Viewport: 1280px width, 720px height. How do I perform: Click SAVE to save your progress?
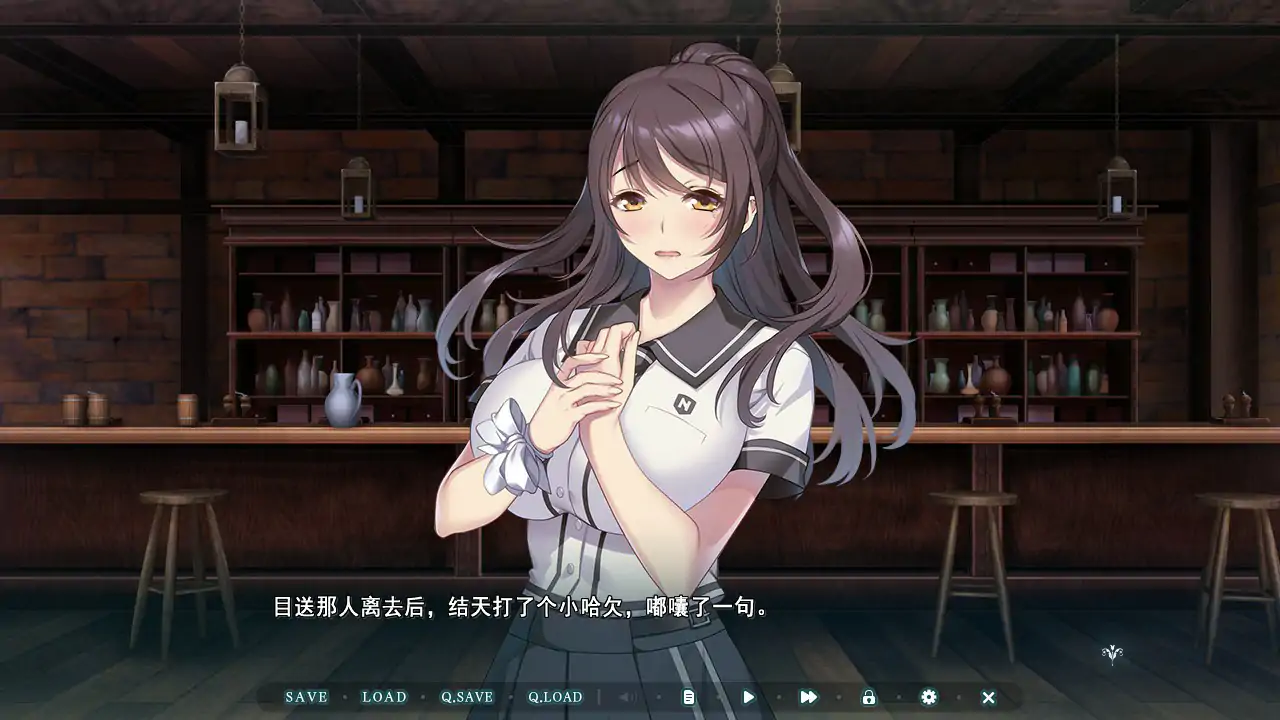coord(307,697)
